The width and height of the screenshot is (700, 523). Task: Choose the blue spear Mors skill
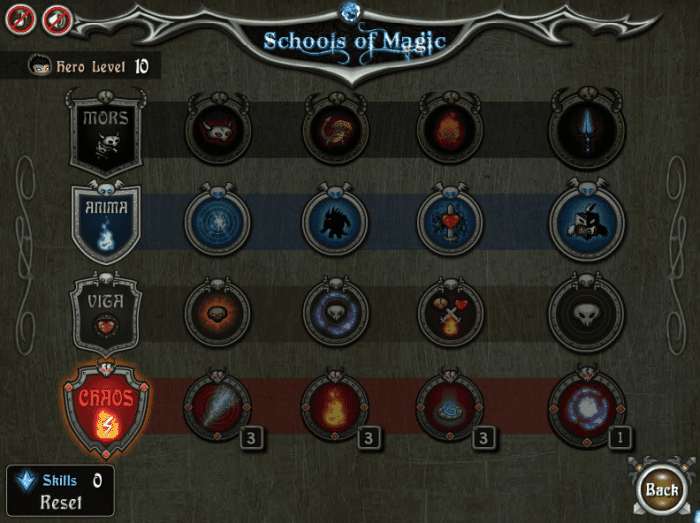[x=587, y=129]
